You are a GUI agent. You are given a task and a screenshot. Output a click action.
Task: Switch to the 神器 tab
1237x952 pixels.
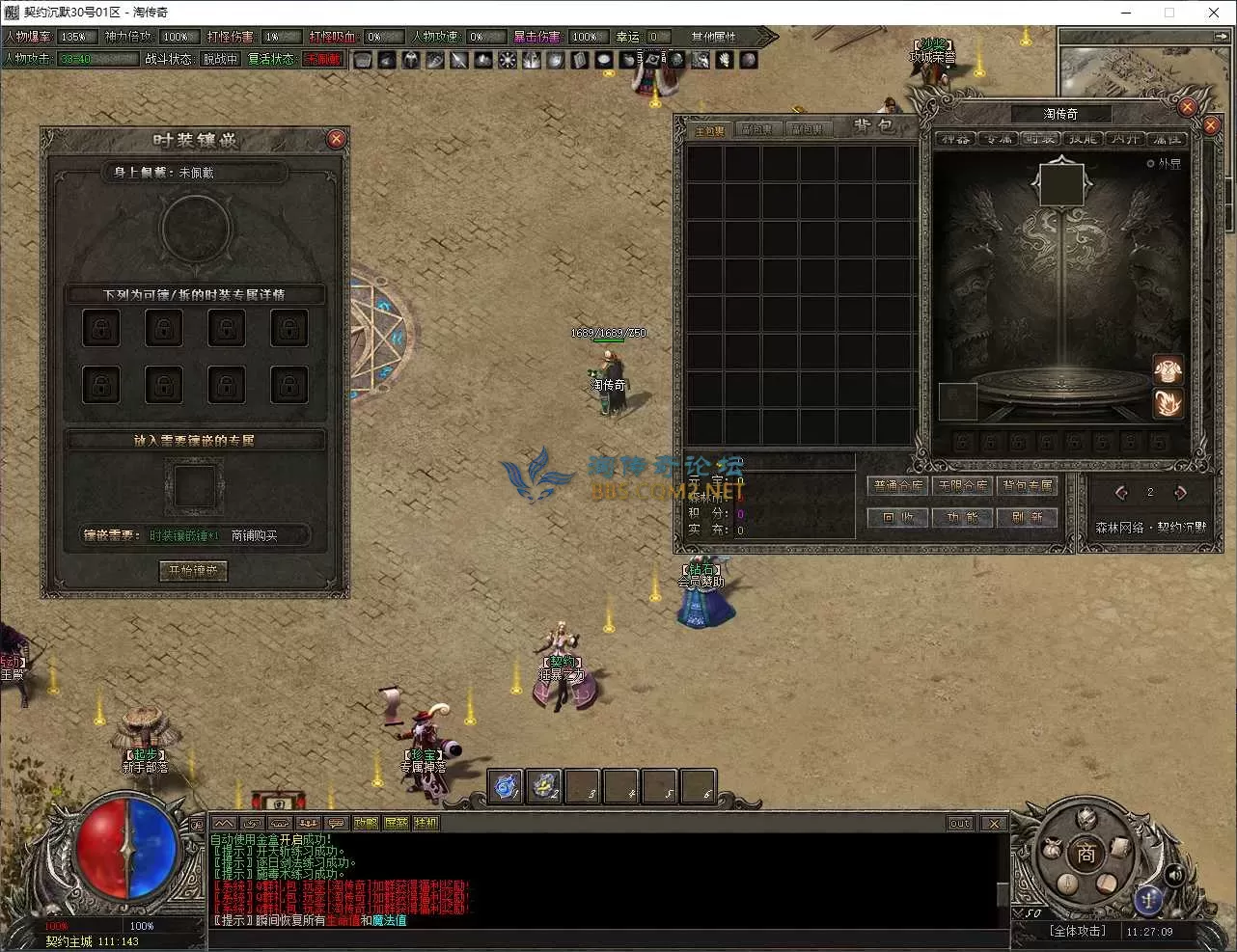[x=953, y=139]
